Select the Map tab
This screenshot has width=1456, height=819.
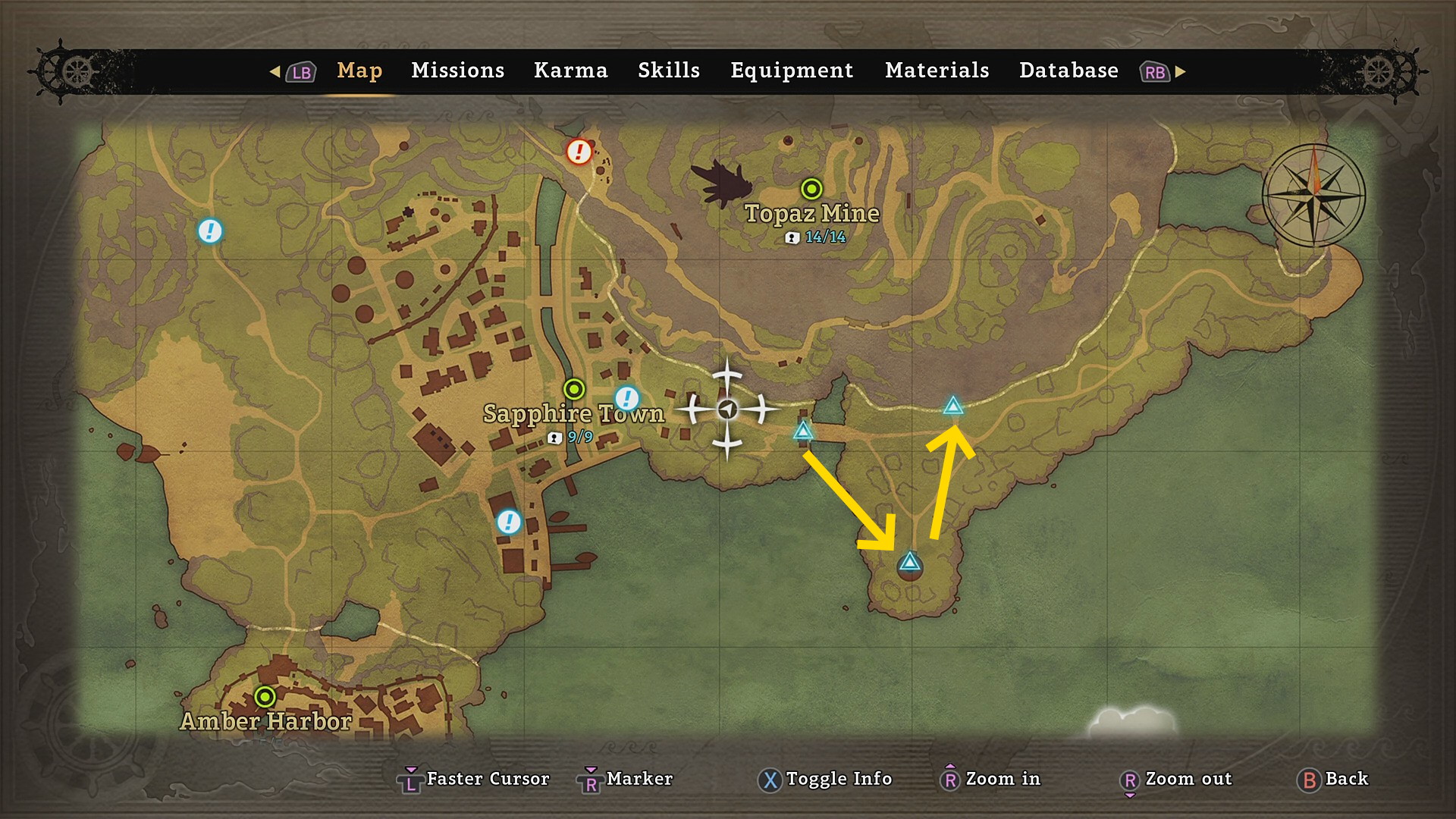point(359,71)
